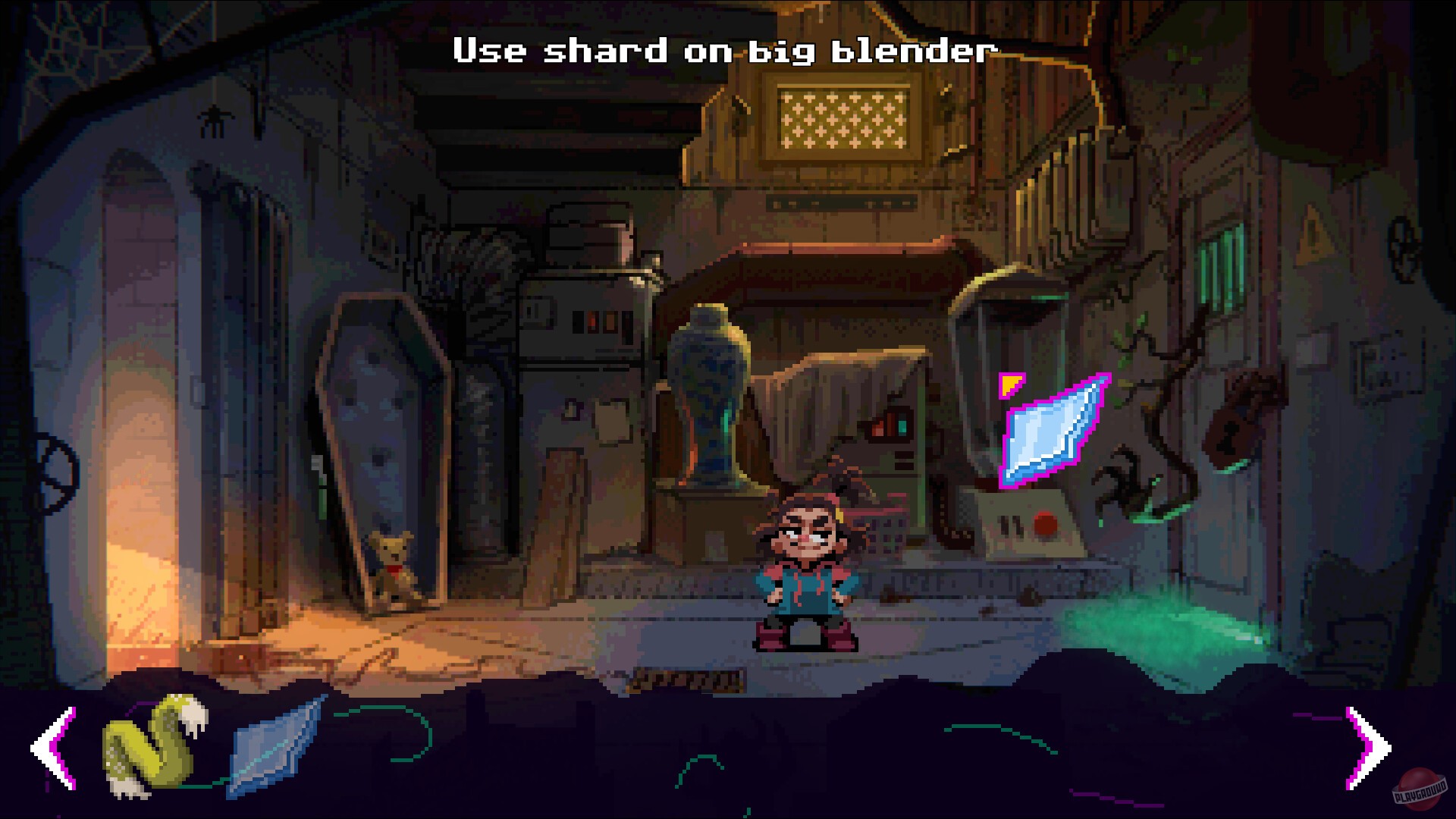This screenshot has width=1456, height=819.
Task: Toggle the small keypad switches on the panel
Action: click(1009, 523)
